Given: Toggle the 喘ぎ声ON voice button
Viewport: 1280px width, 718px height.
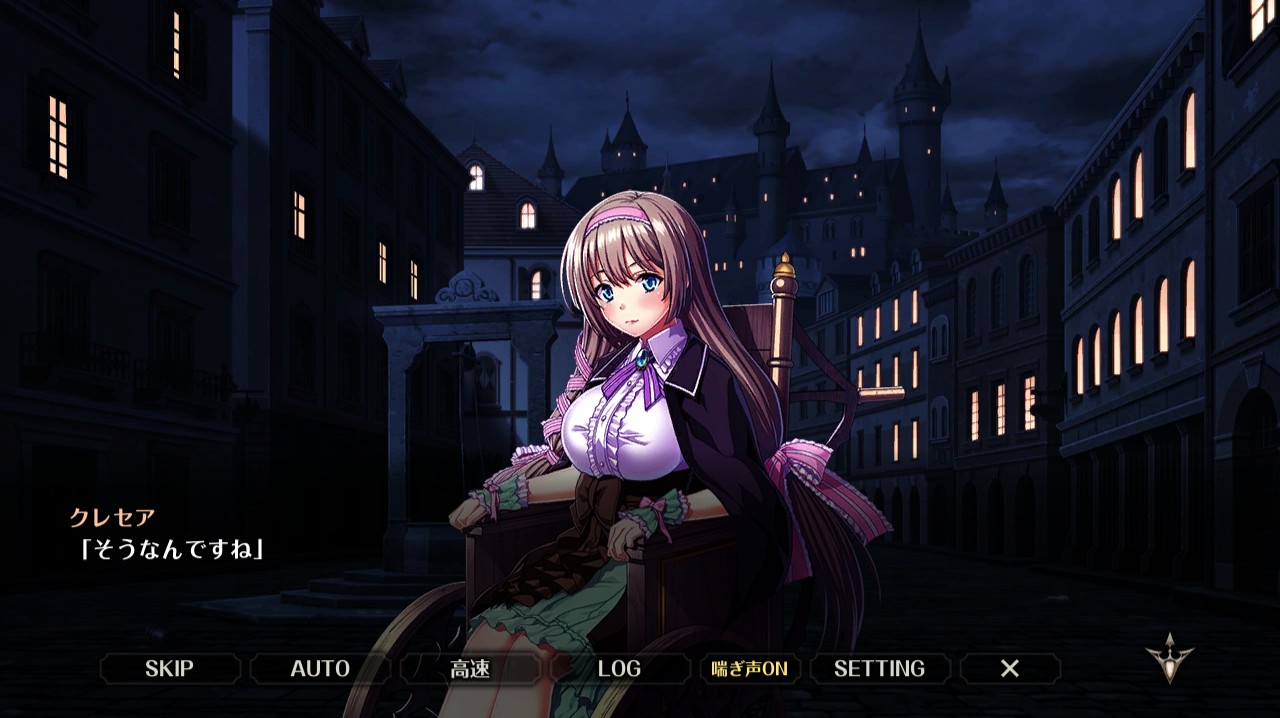Looking at the screenshot, I should click(749, 669).
